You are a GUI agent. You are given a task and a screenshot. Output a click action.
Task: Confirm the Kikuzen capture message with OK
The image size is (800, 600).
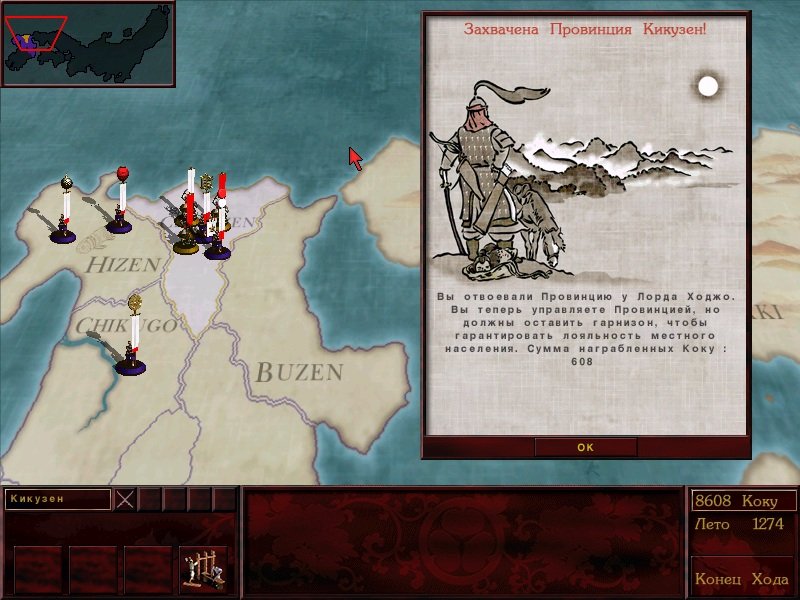[585, 447]
